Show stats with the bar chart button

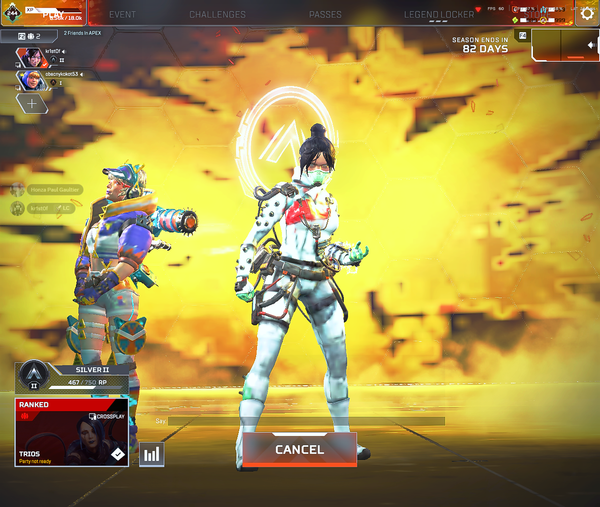click(152, 455)
